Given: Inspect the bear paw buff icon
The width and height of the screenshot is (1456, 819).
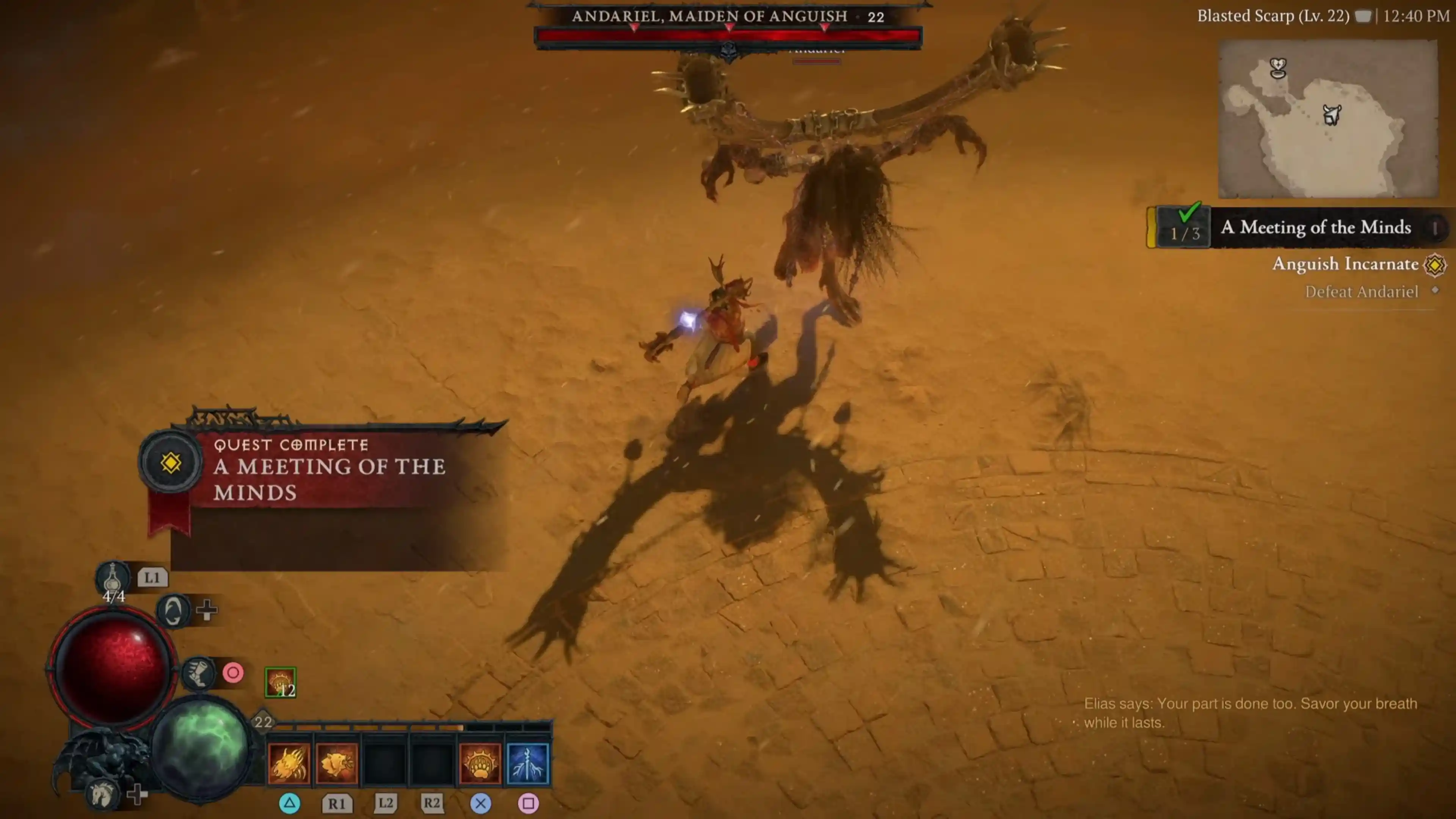Looking at the screenshot, I should [x=280, y=683].
